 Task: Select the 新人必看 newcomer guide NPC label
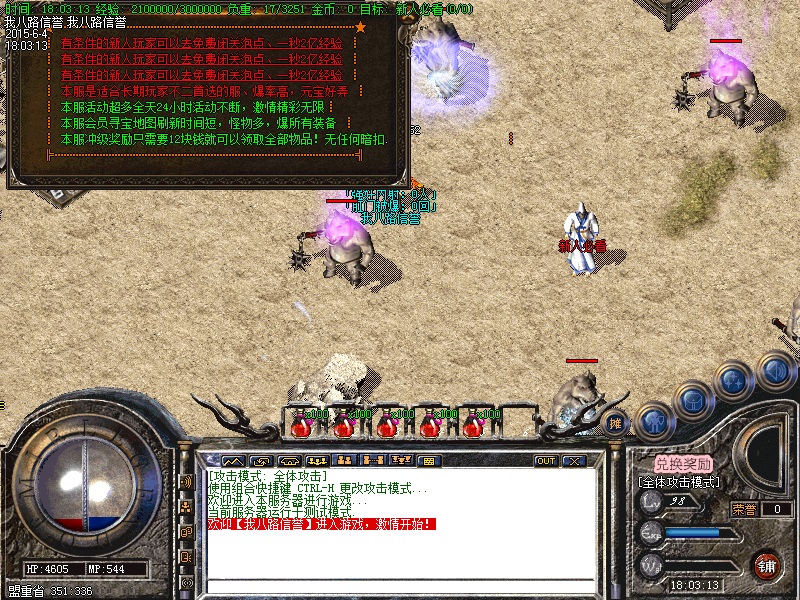click(x=582, y=245)
